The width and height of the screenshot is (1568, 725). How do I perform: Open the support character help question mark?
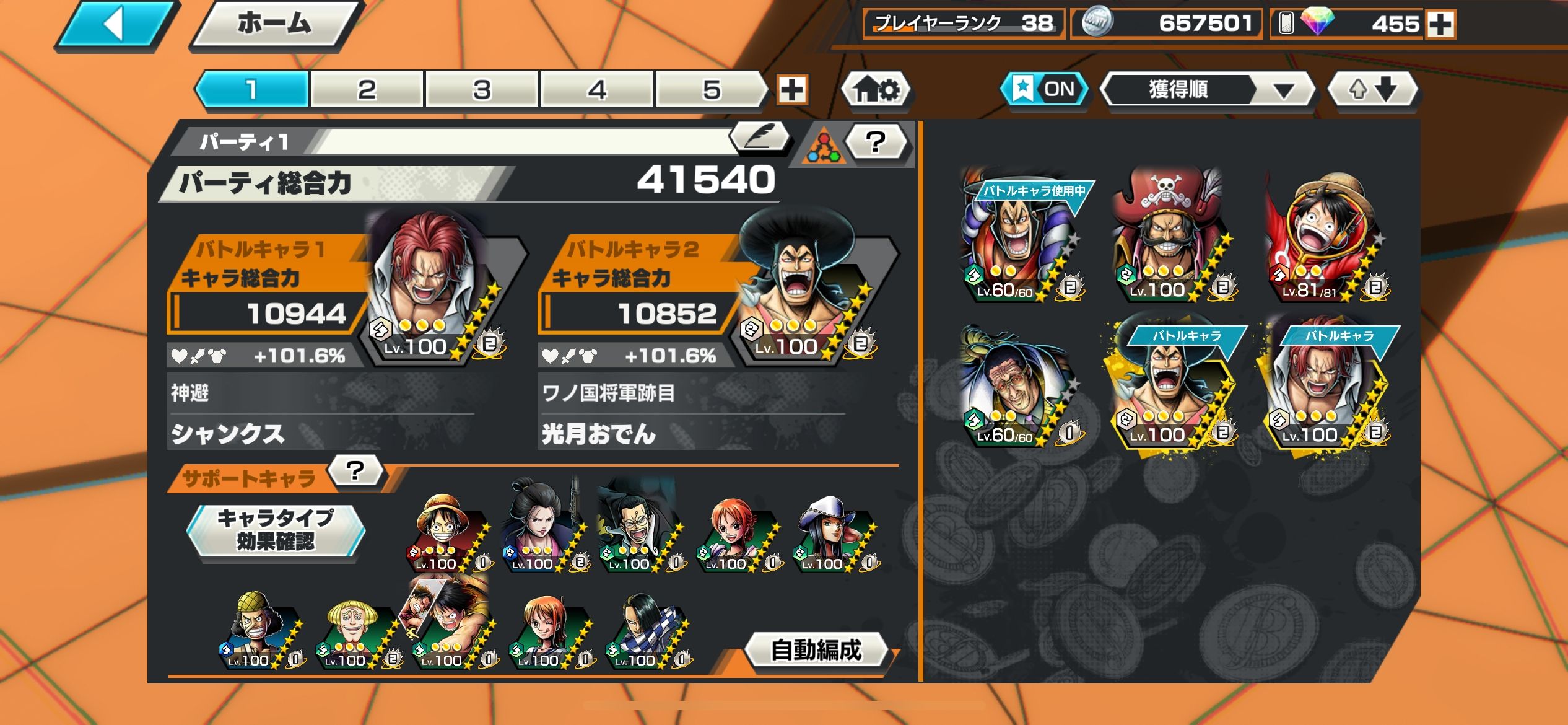click(x=355, y=471)
